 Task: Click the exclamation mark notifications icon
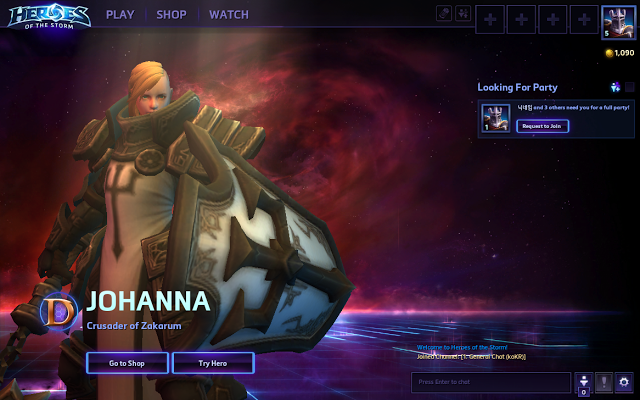coord(604,382)
